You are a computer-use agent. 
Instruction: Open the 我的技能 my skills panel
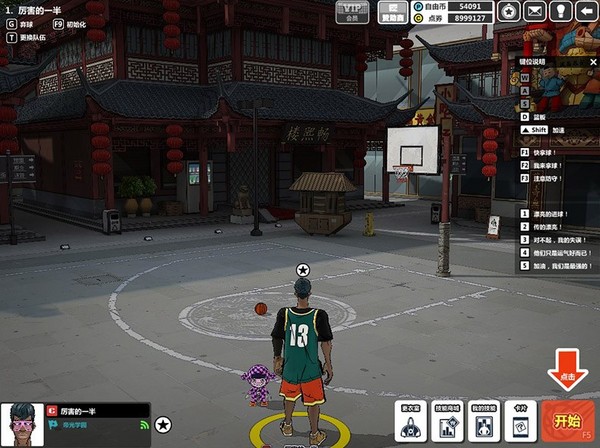[484, 421]
